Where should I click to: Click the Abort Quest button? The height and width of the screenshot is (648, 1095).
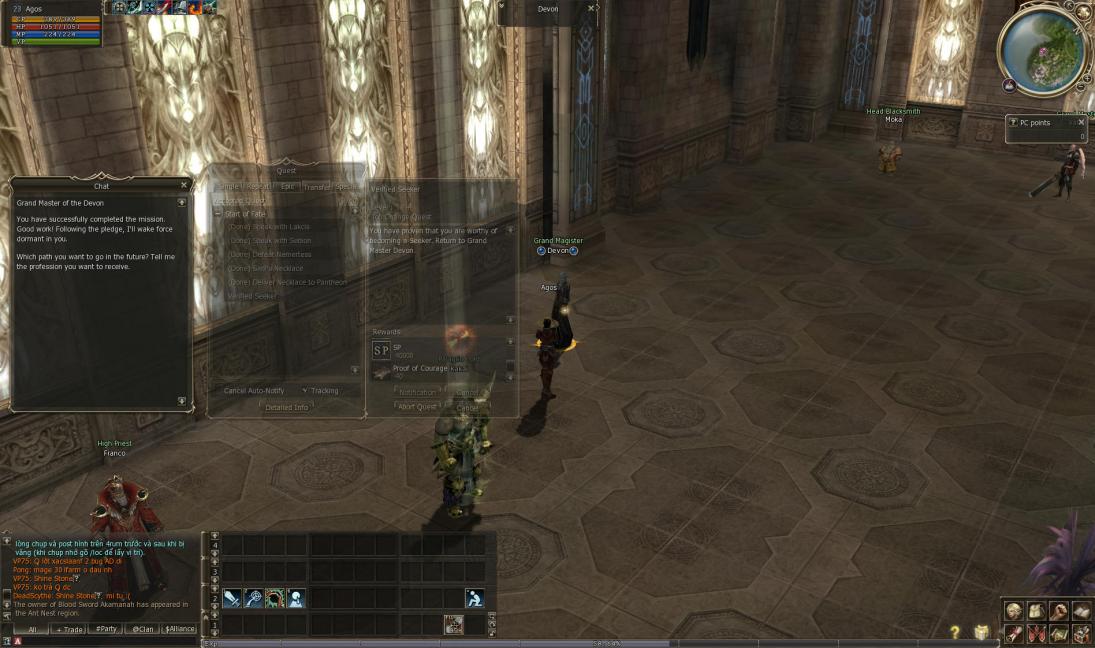point(417,407)
